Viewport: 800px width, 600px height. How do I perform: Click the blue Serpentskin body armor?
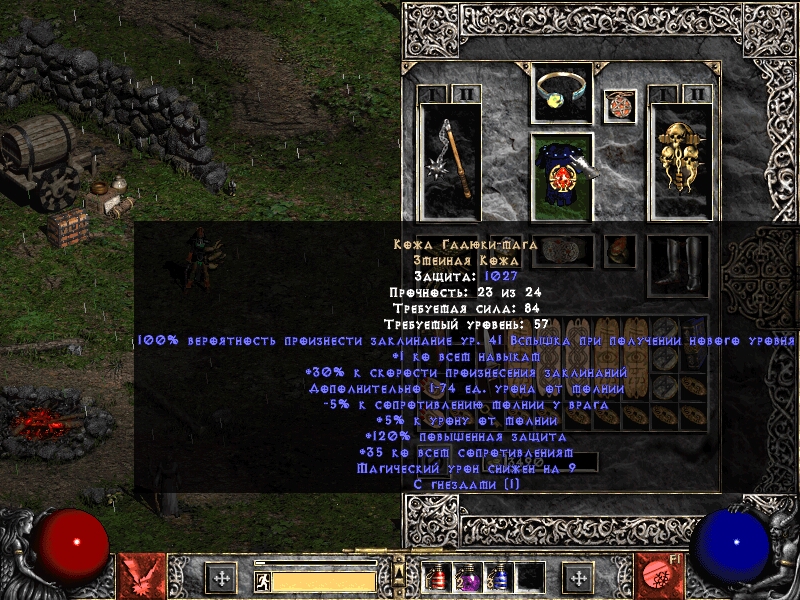(x=562, y=177)
